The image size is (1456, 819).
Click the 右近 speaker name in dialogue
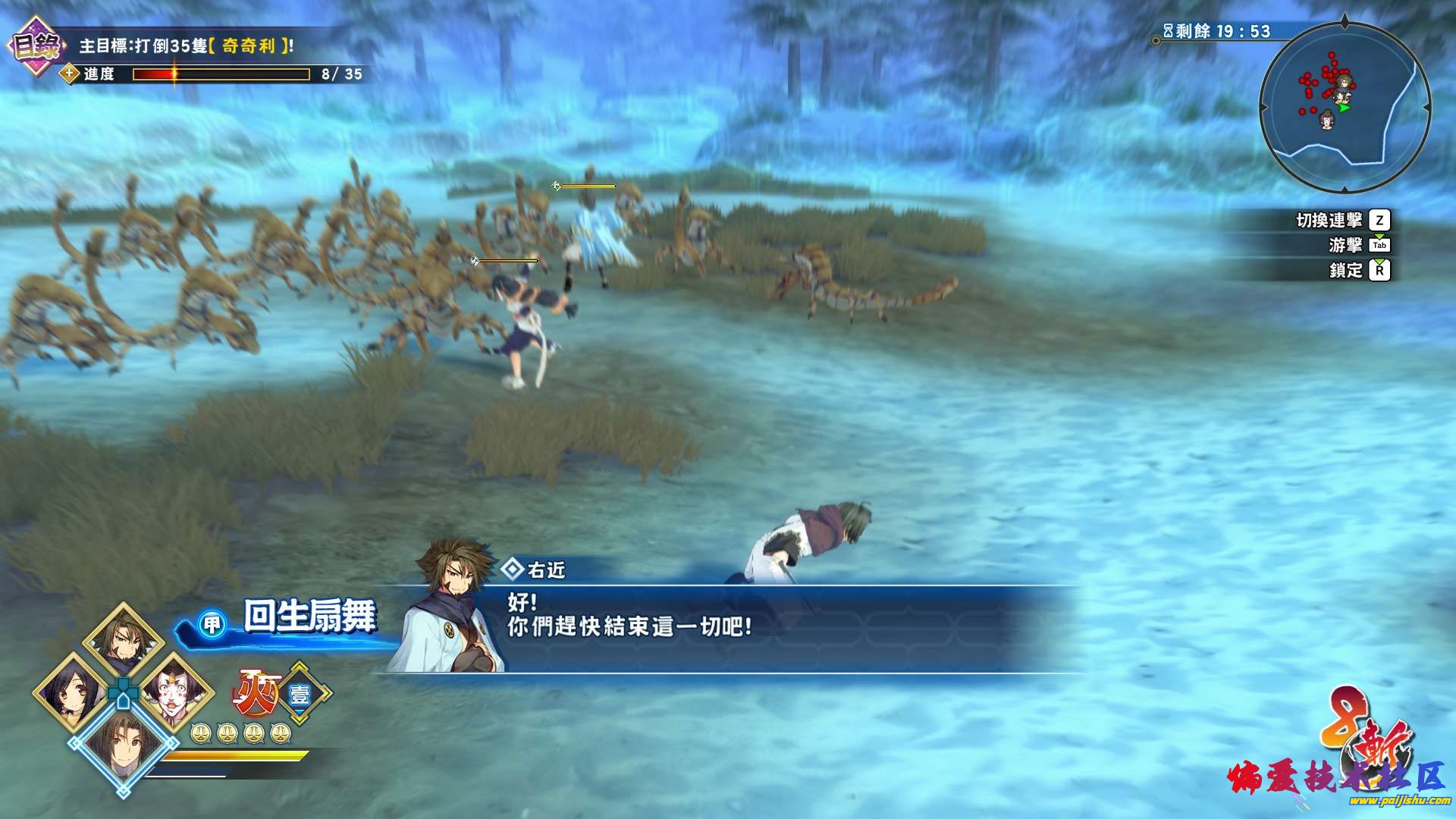point(545,570)
